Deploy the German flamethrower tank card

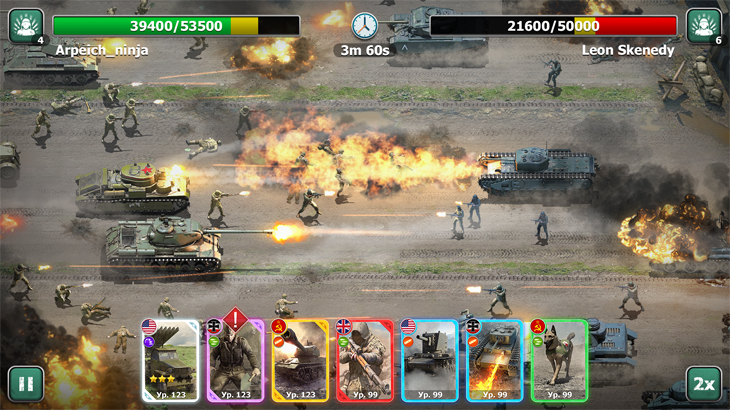[494, 360]
